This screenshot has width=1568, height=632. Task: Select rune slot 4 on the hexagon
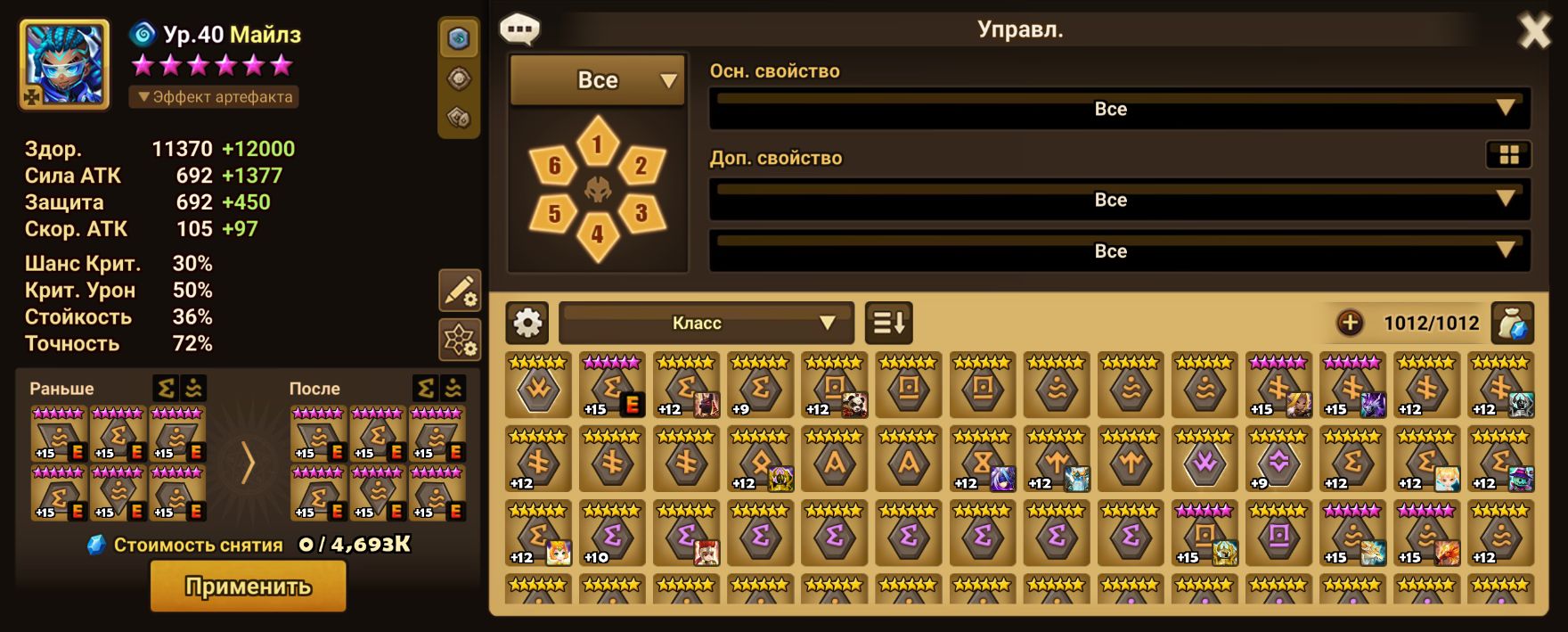597,234
